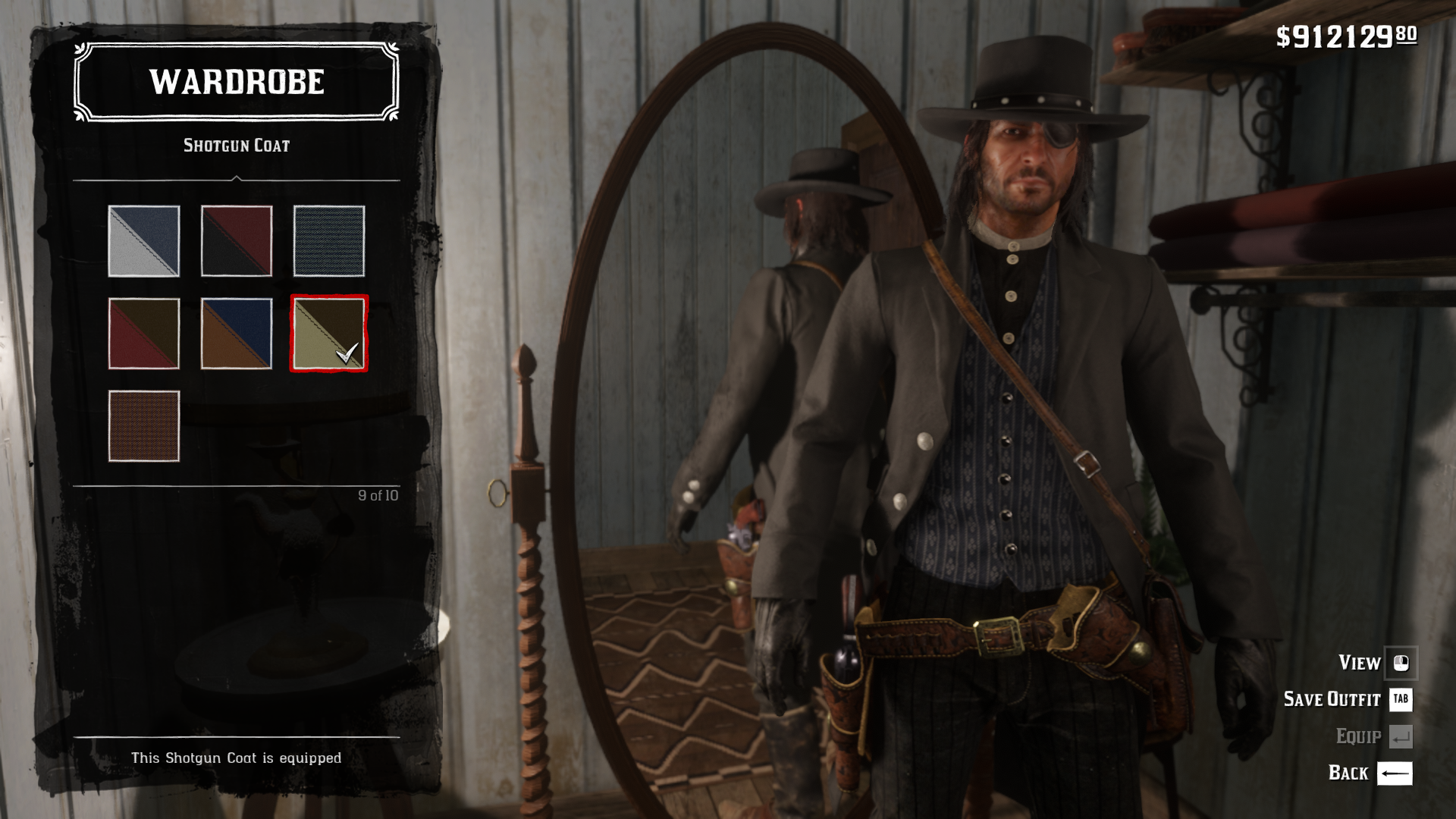Select the equipped olive khaki coat swatch
Screen dimensions: 1456x819
click(x=329, y=334)
